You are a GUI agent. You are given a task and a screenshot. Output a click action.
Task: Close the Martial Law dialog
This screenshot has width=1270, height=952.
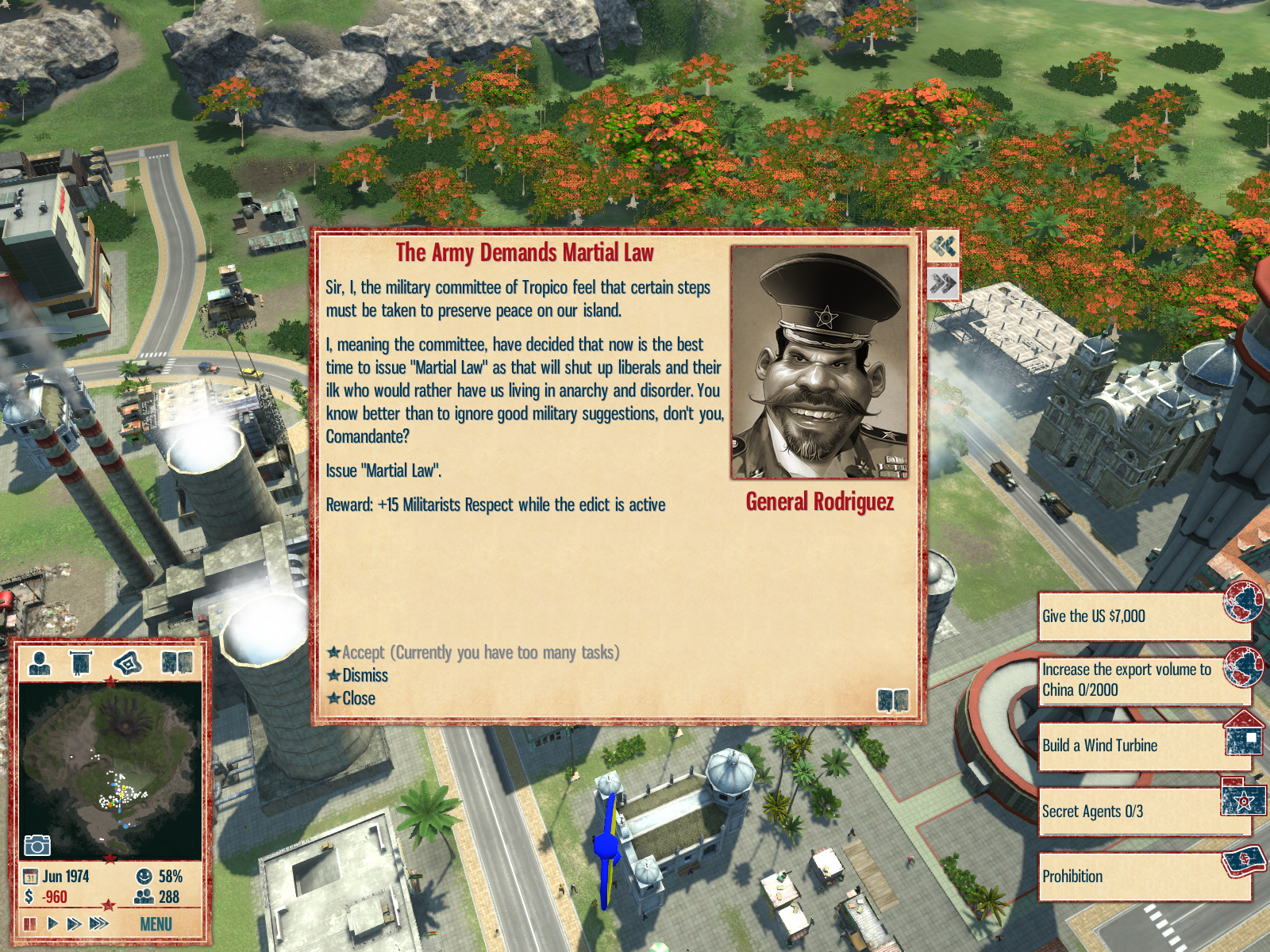click(x=358, y=699)
